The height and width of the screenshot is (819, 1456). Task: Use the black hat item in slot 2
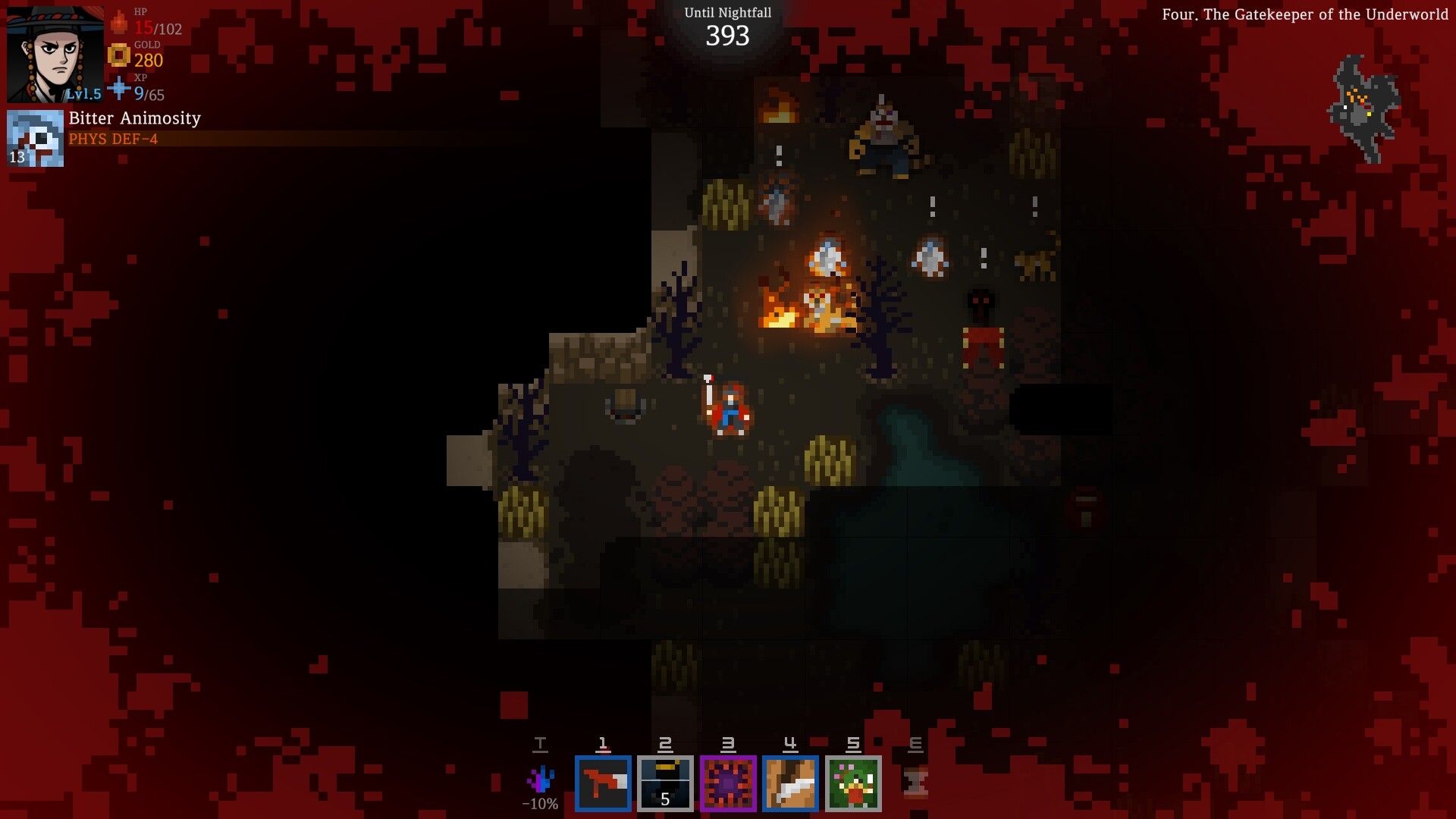(x=665, y=783)
